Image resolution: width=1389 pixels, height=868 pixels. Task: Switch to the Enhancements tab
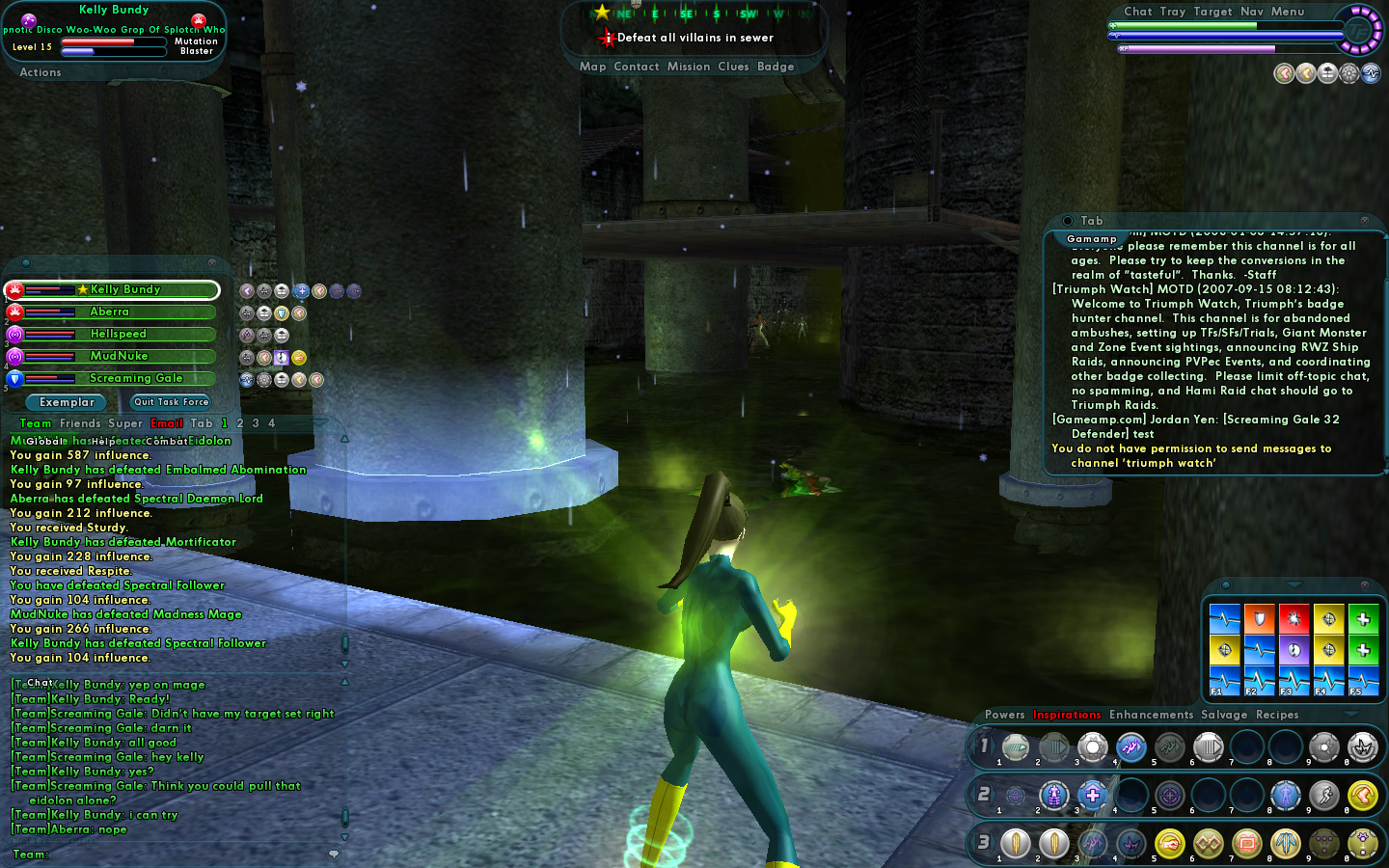(1151, 715)
